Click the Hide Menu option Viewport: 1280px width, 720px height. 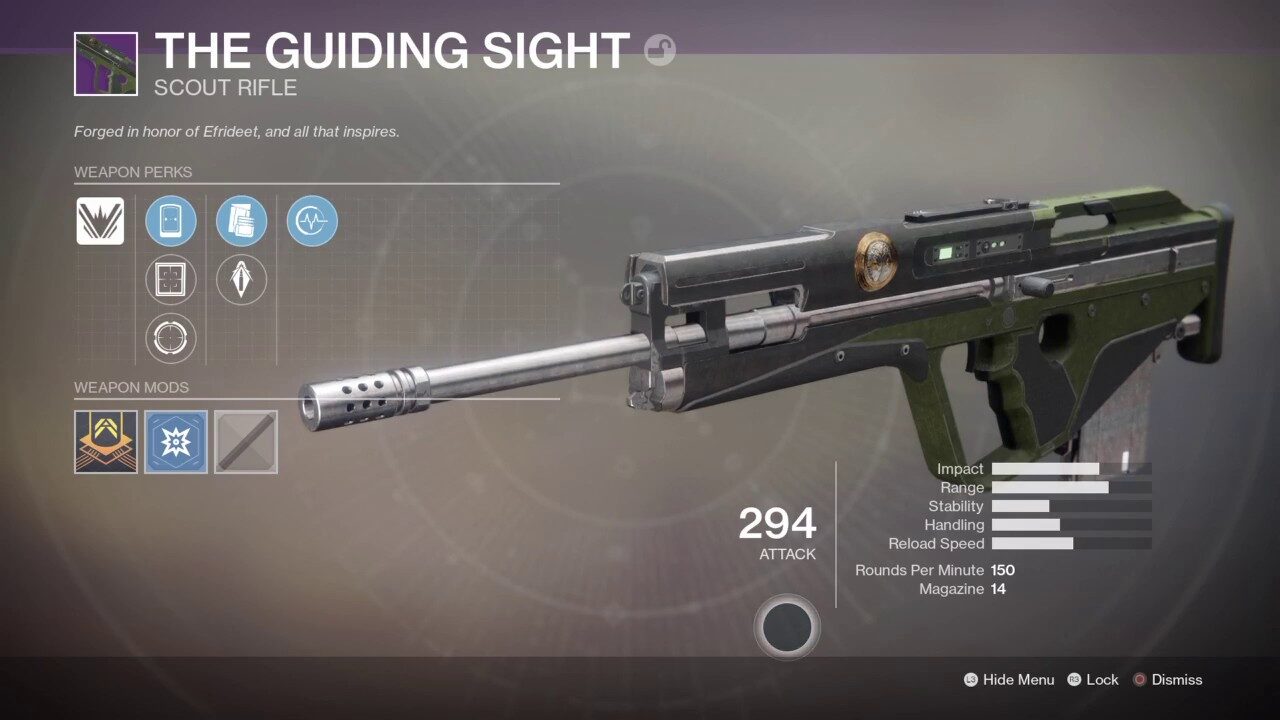pyautogui.click(x=1017, y=679)
